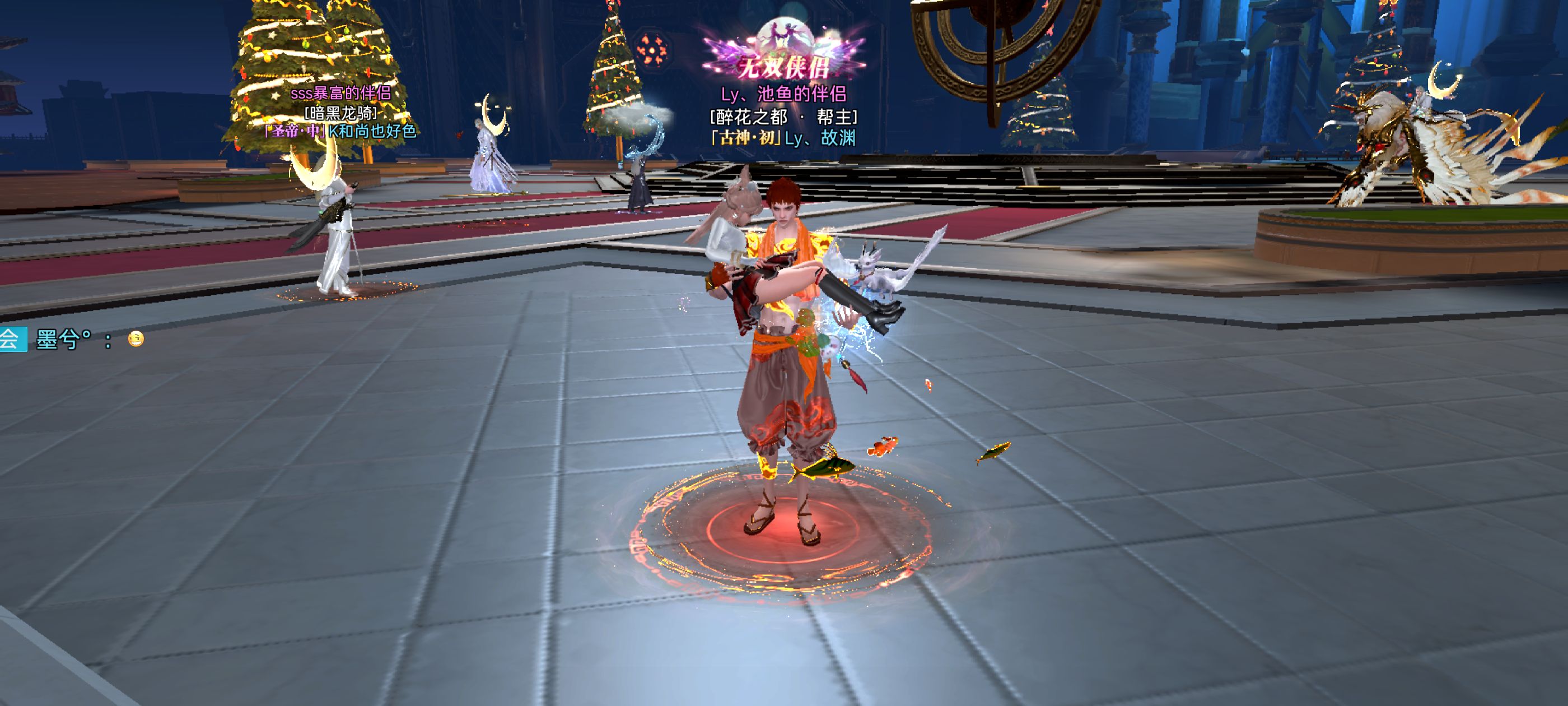The height and width of the screenshot is (706, 1568).
Task: Click the guild channel tag in chat
Action: coord(12,340)
